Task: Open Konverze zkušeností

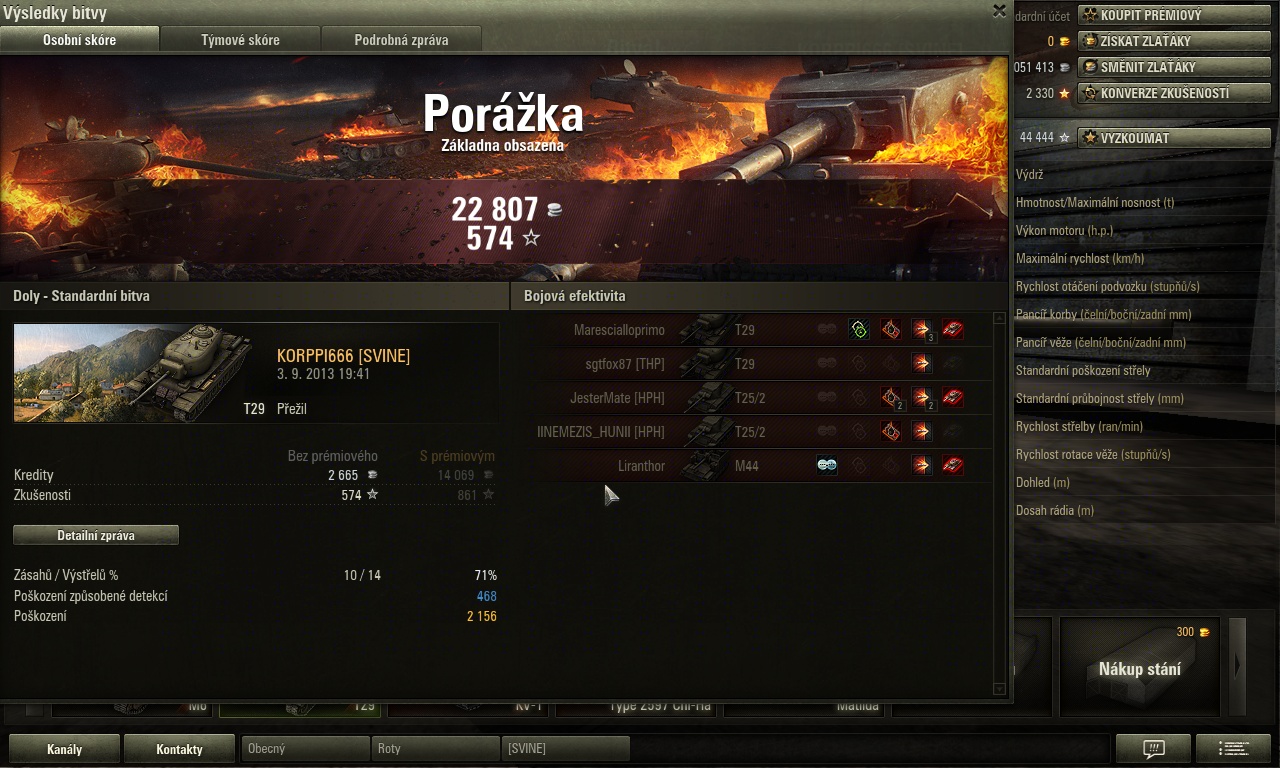Action: [1174, 93]
